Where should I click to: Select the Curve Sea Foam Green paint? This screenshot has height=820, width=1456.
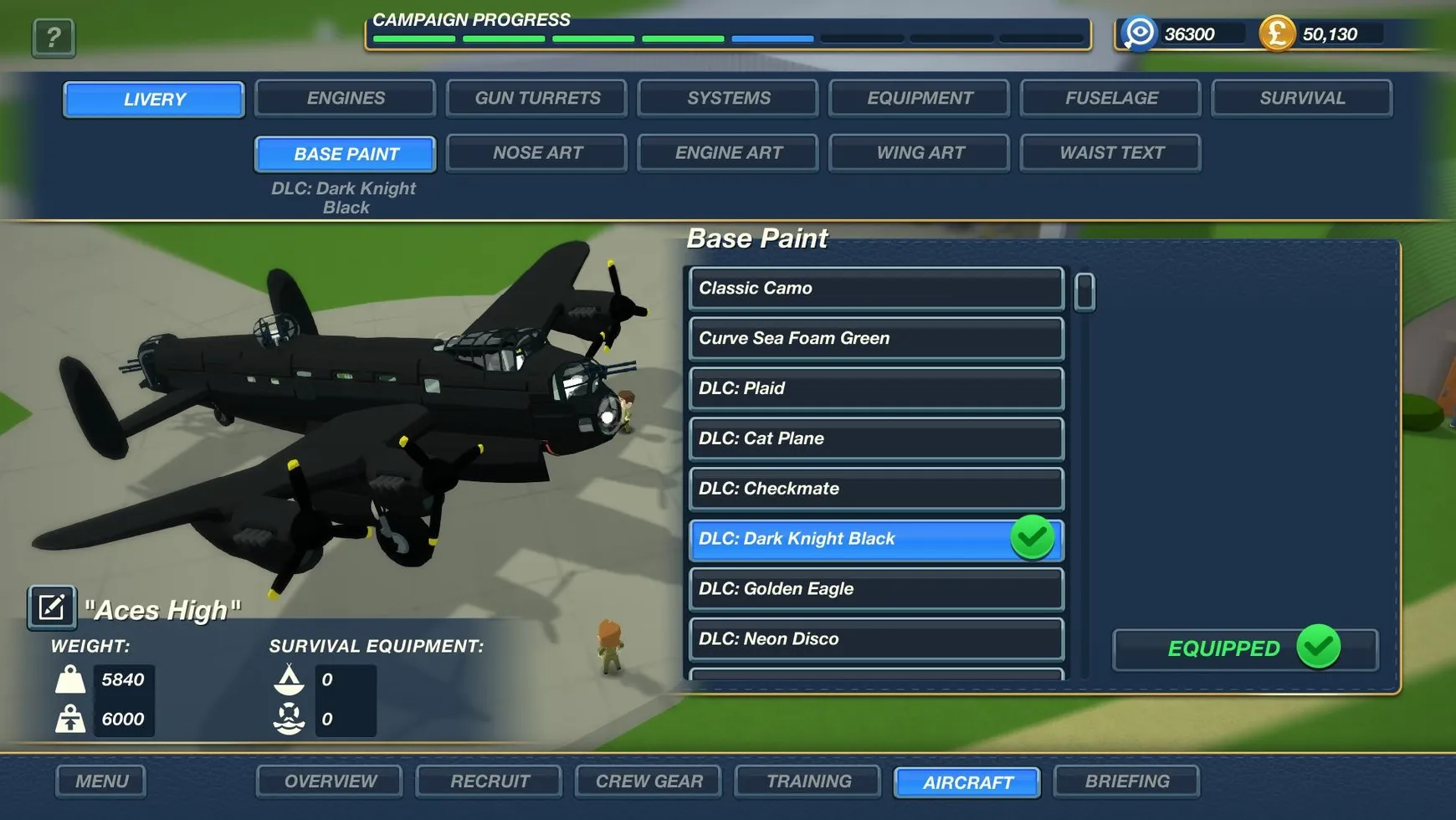pyautogui.click(x=875, y=338)
